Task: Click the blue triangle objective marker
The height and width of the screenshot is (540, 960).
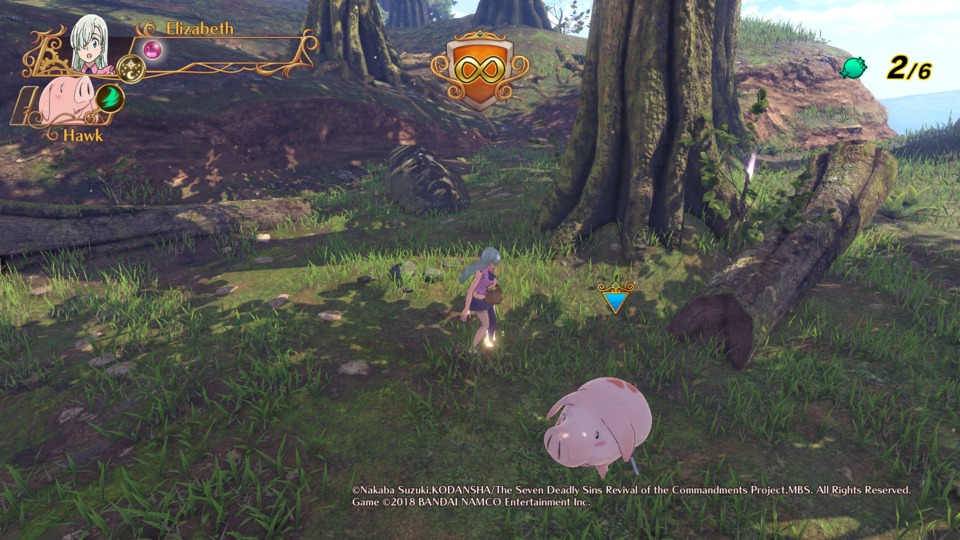Action: (x=615, y=298)
